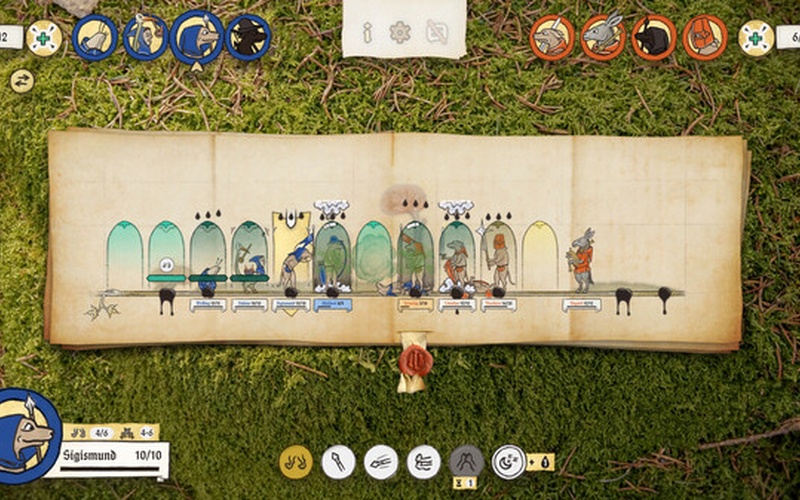800x500 pixels.
Task: End turn with the moon rest button
Action: tap(509, 461)
